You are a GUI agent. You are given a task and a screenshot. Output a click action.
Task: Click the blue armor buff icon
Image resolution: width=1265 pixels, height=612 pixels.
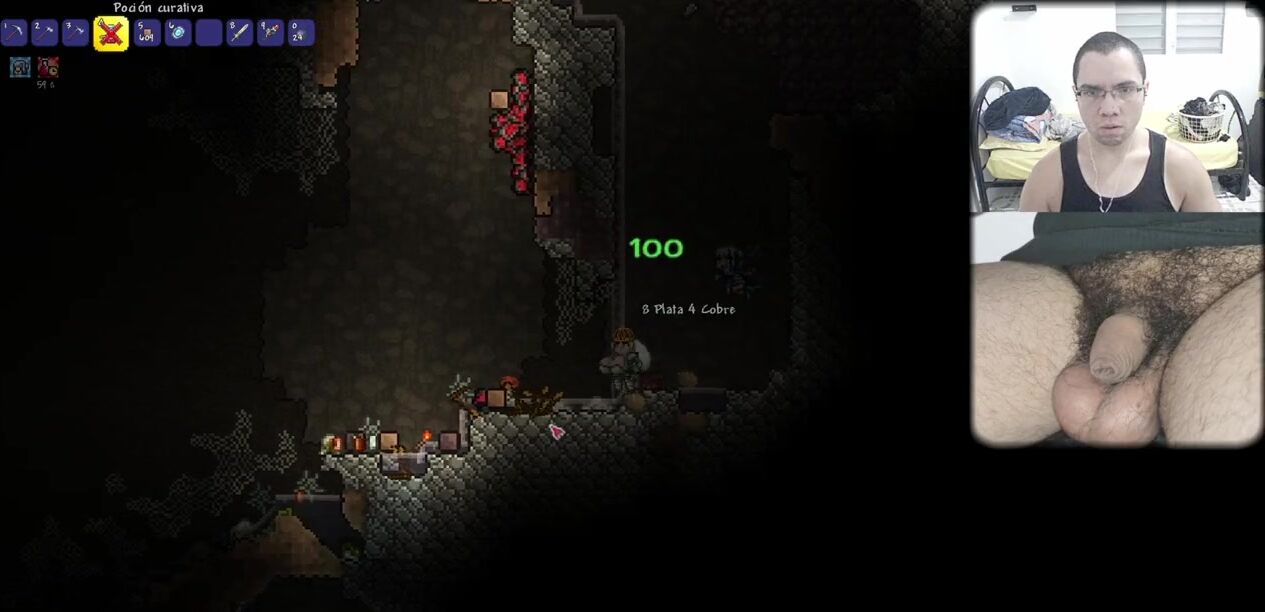[20, 67]
